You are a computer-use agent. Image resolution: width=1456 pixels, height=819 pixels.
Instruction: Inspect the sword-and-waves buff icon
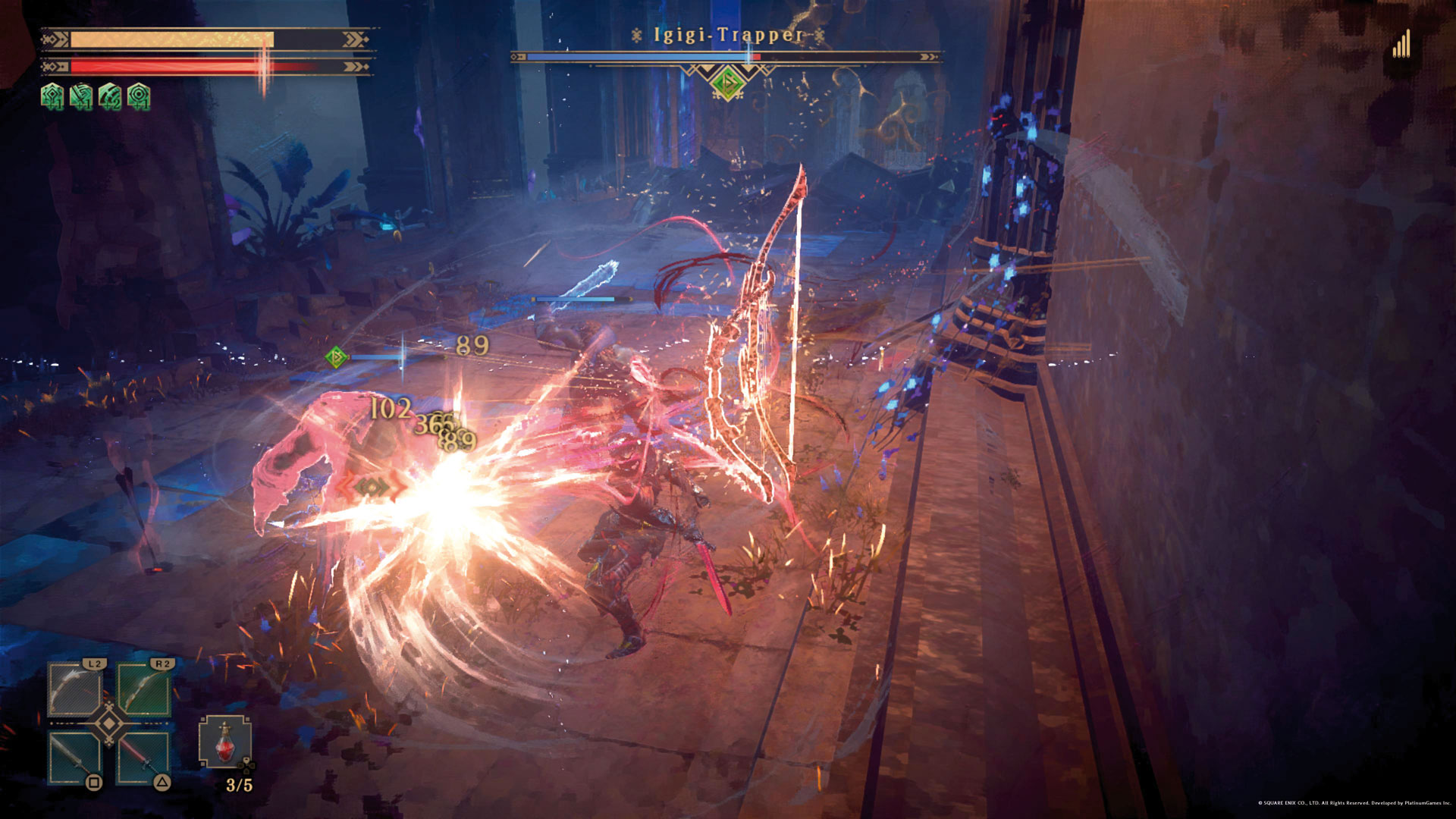[81, 96]
